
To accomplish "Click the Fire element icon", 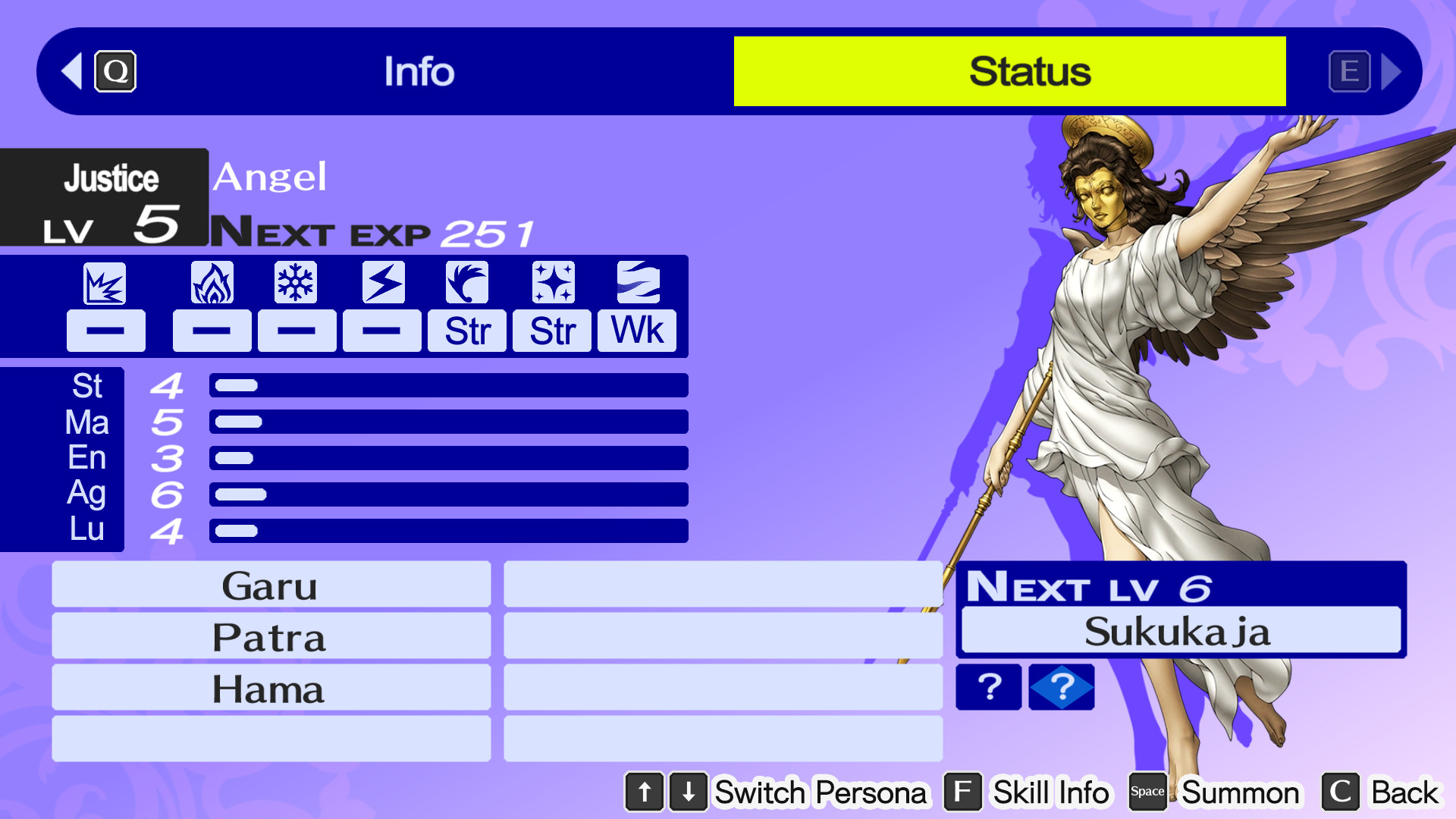I will click(x=212, y=282).
